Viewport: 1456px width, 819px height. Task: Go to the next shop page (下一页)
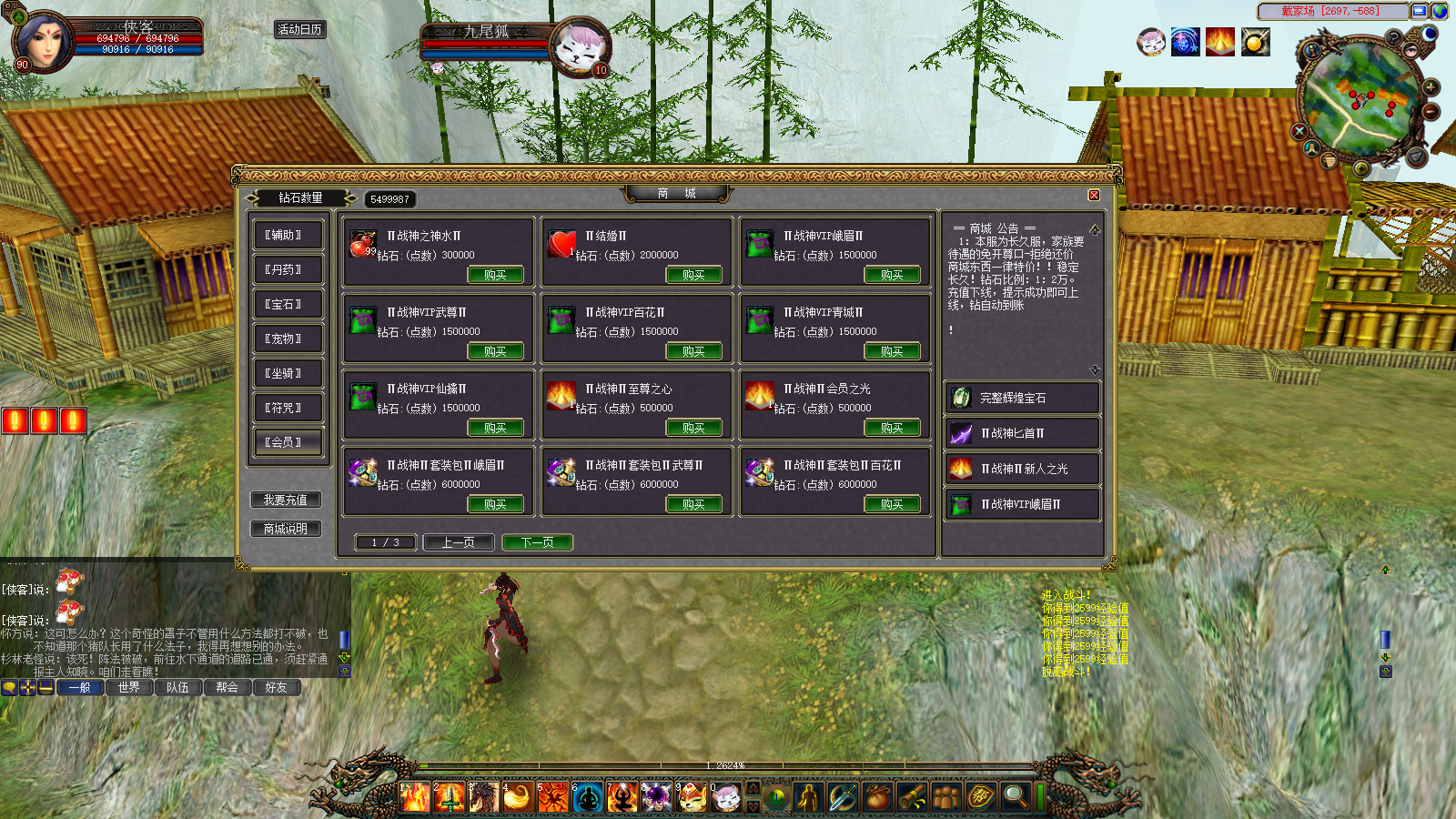click(x=537, y=542)
